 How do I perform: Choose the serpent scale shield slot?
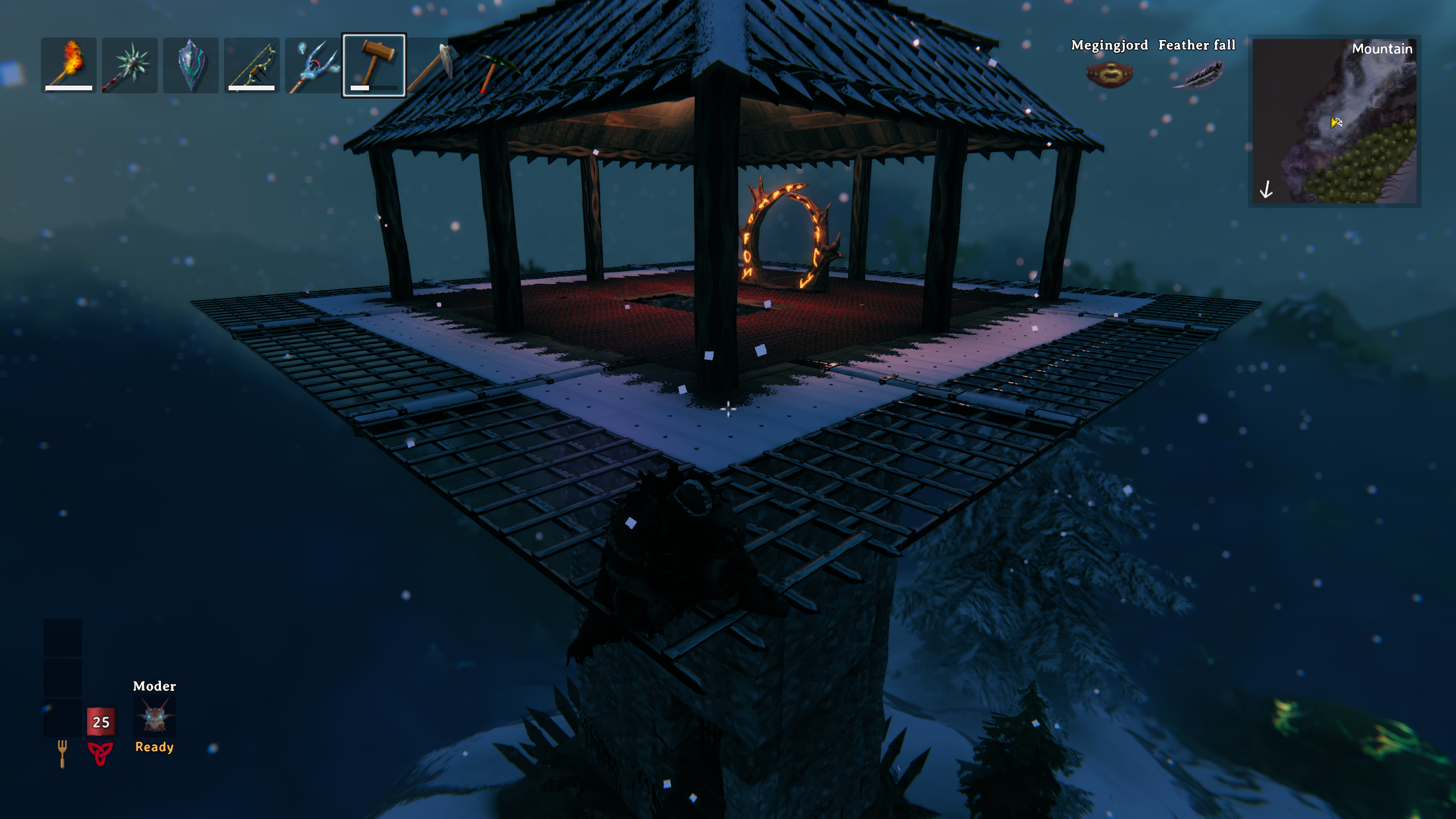tap(191, 65)
